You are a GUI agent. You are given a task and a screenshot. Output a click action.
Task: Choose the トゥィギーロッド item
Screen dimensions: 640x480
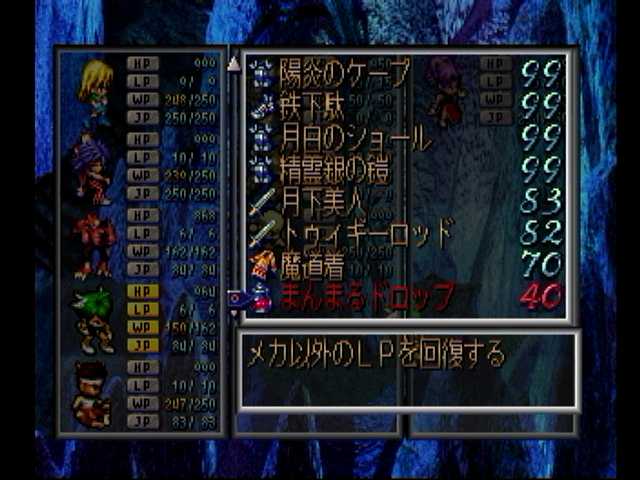tap(366, 232)
